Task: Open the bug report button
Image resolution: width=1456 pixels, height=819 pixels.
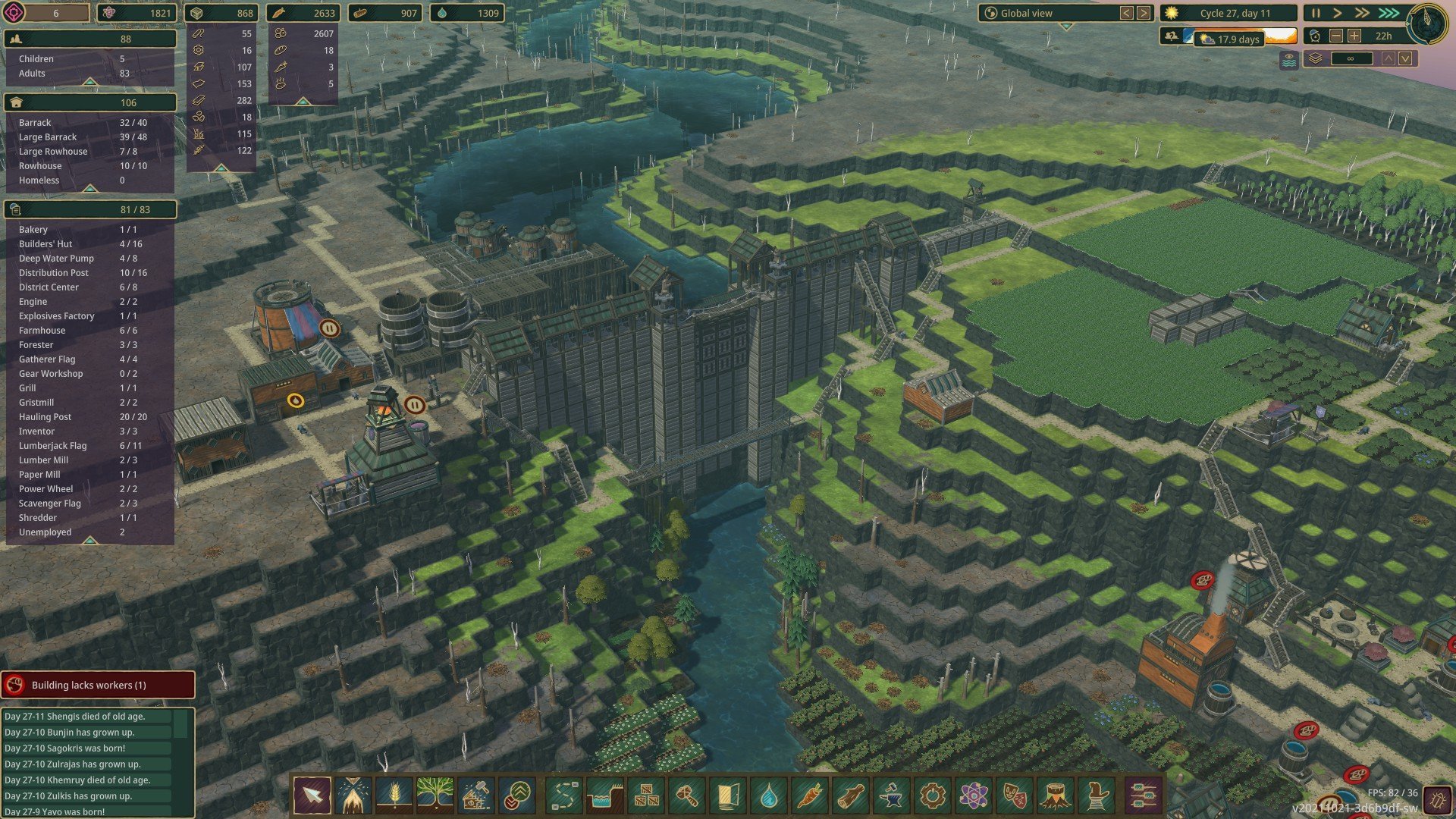Action: coord(1436,801)
